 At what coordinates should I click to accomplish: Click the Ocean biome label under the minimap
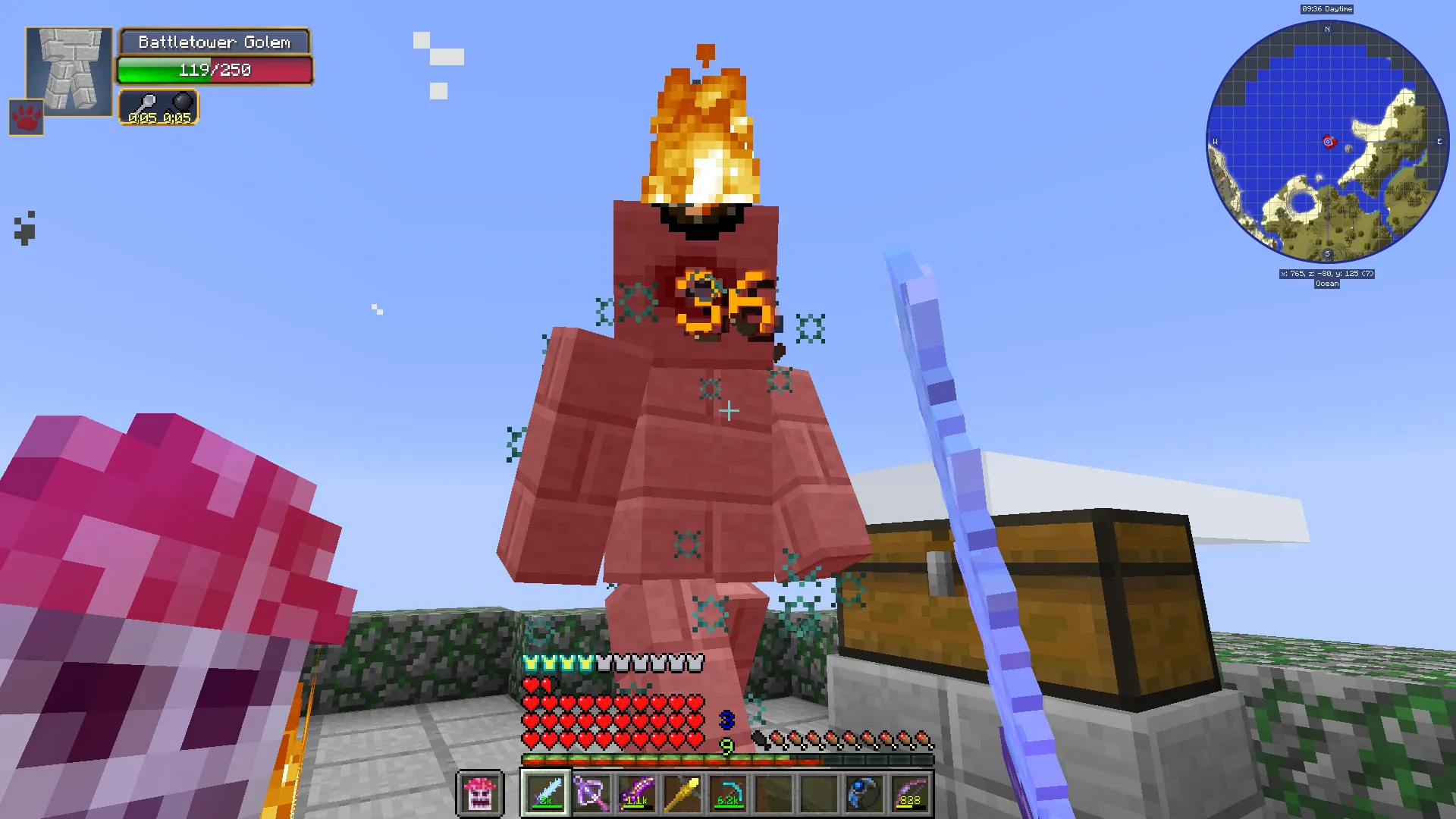point(1326,283)
